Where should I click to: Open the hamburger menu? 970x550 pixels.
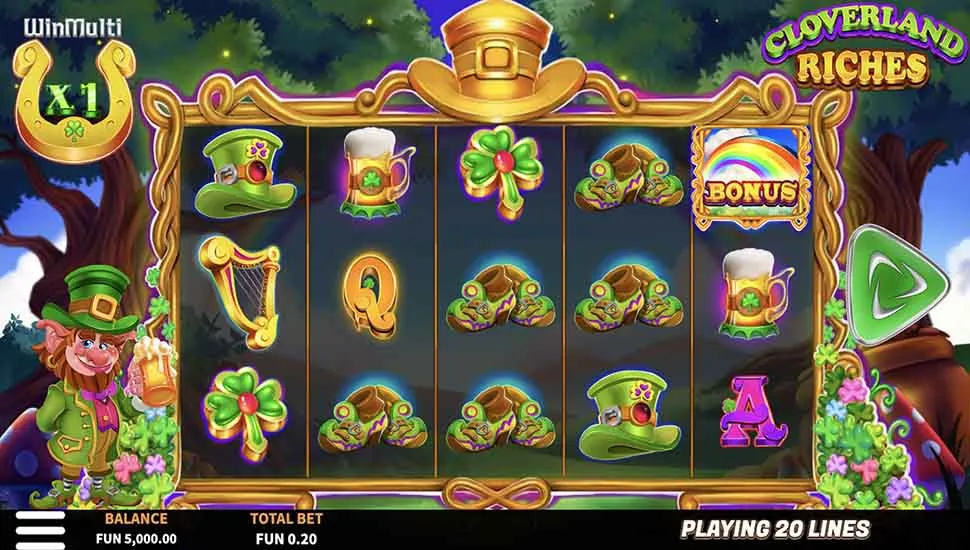[40, 529]
